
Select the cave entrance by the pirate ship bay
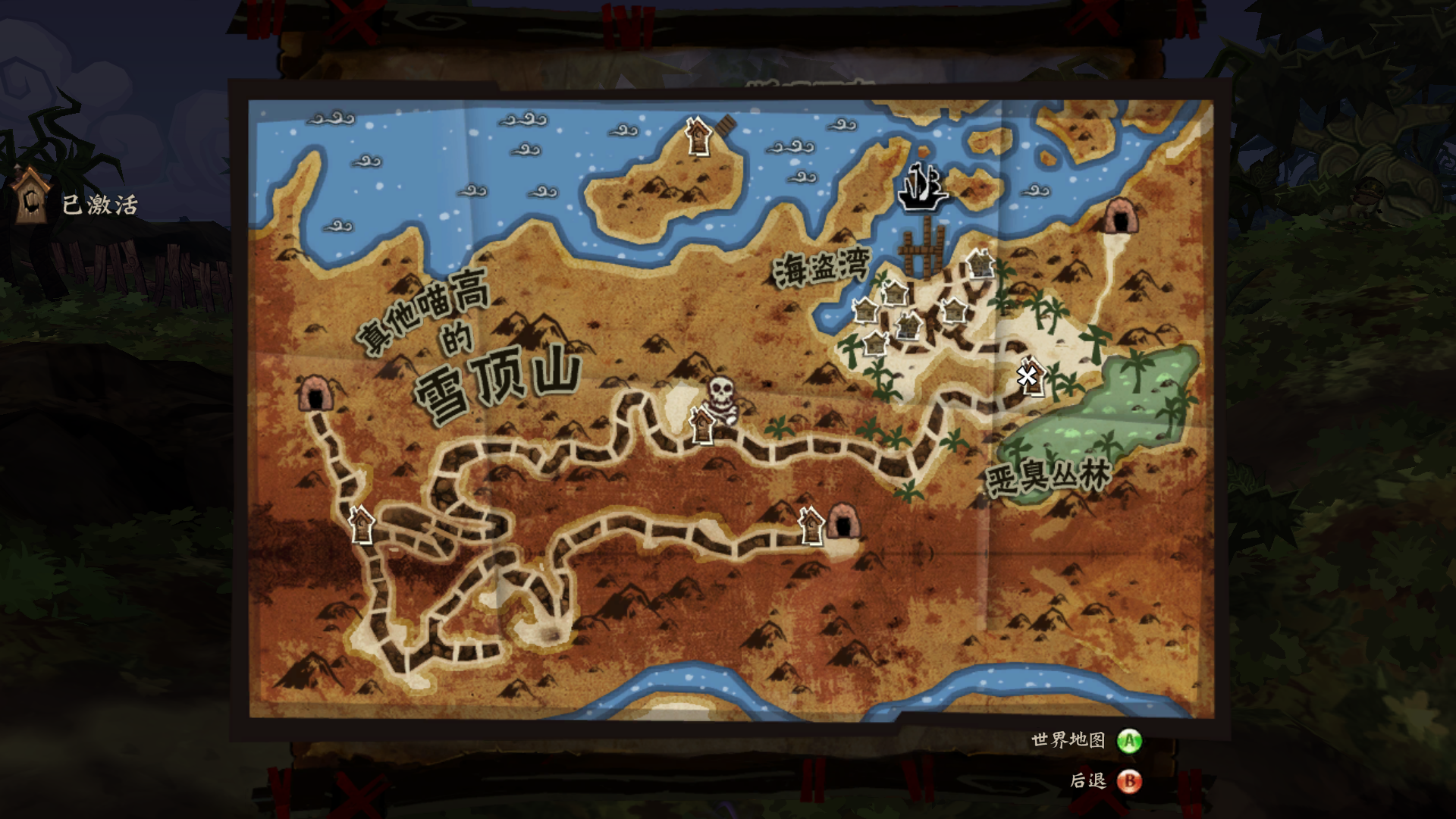coord(1120,215)
